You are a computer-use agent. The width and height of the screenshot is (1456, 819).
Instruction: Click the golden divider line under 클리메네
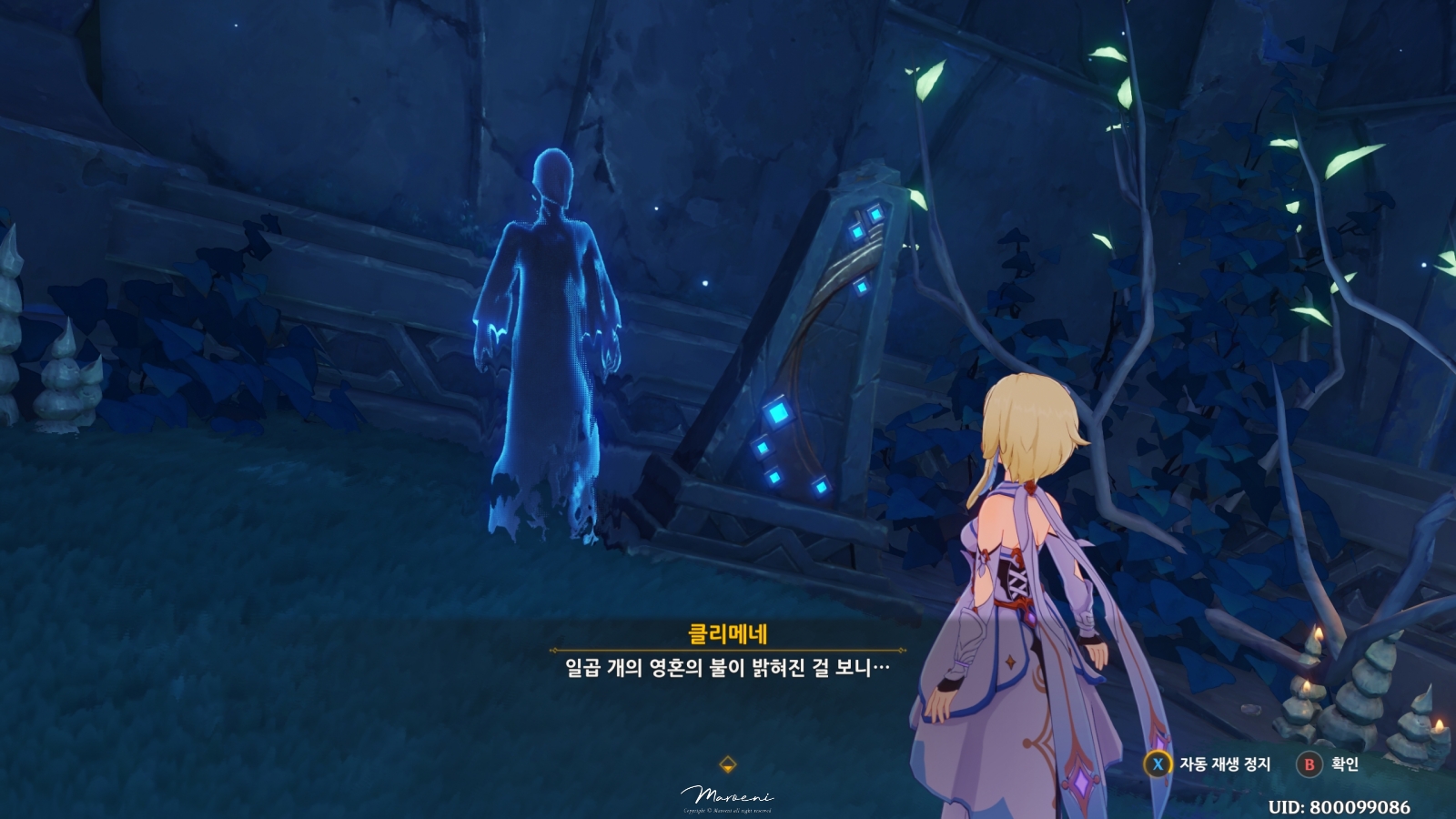[728, 649]
